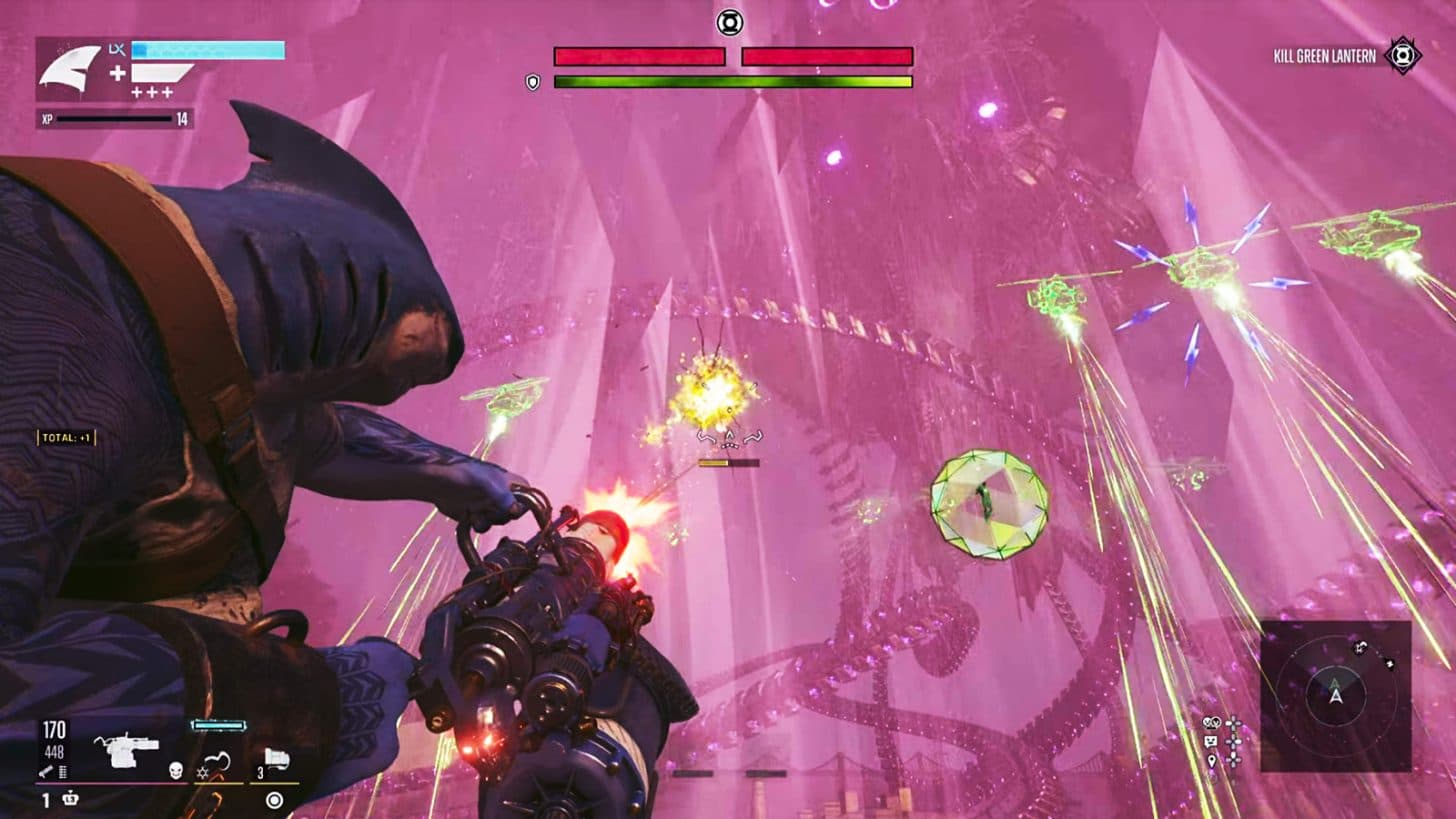Click the skull icon beside the minigun
Viewport: 1456px width, 819px height.
pos(176,770)
